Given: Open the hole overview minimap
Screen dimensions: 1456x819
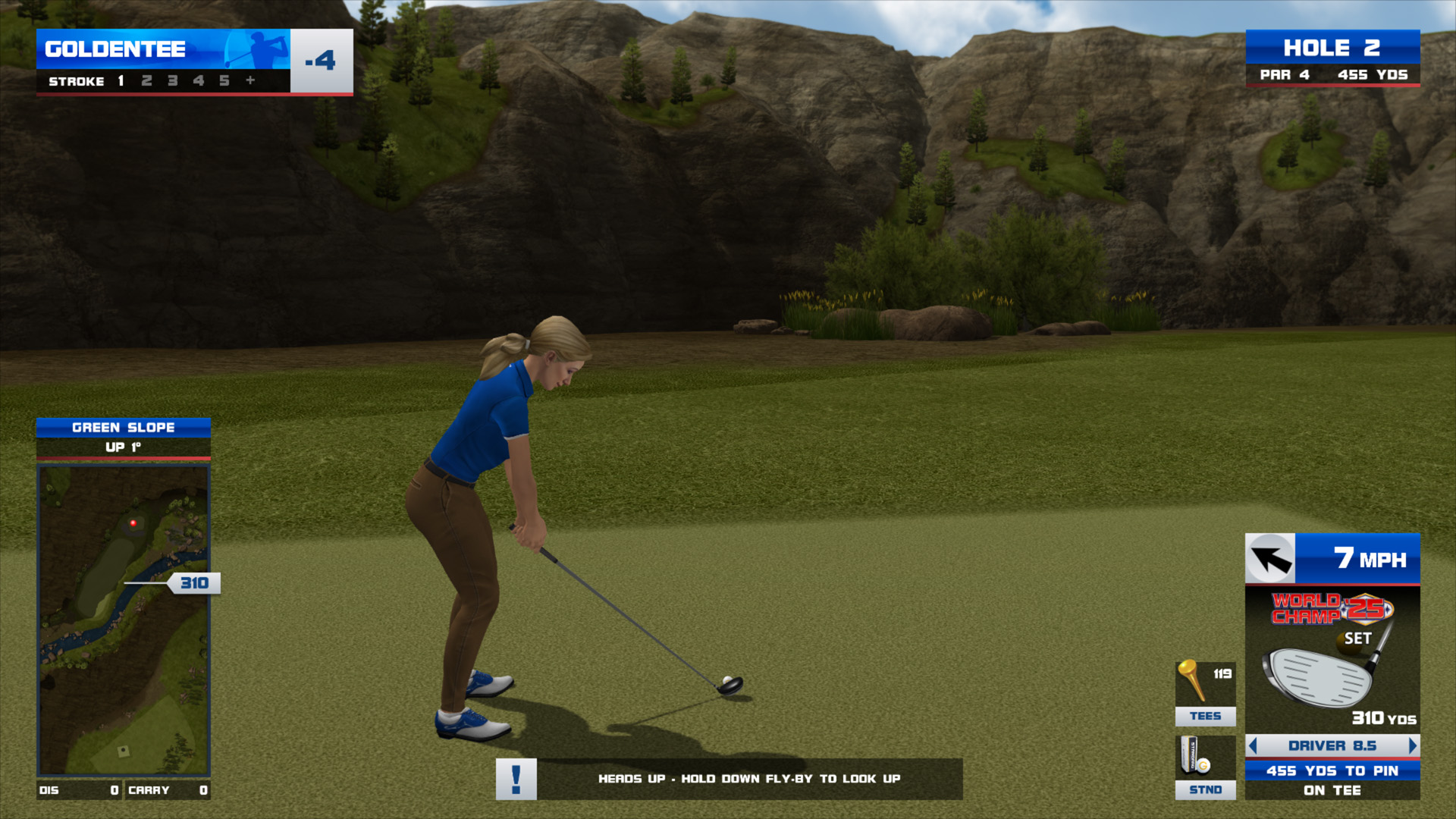Looking at the screenshot, I should [124, 620].
